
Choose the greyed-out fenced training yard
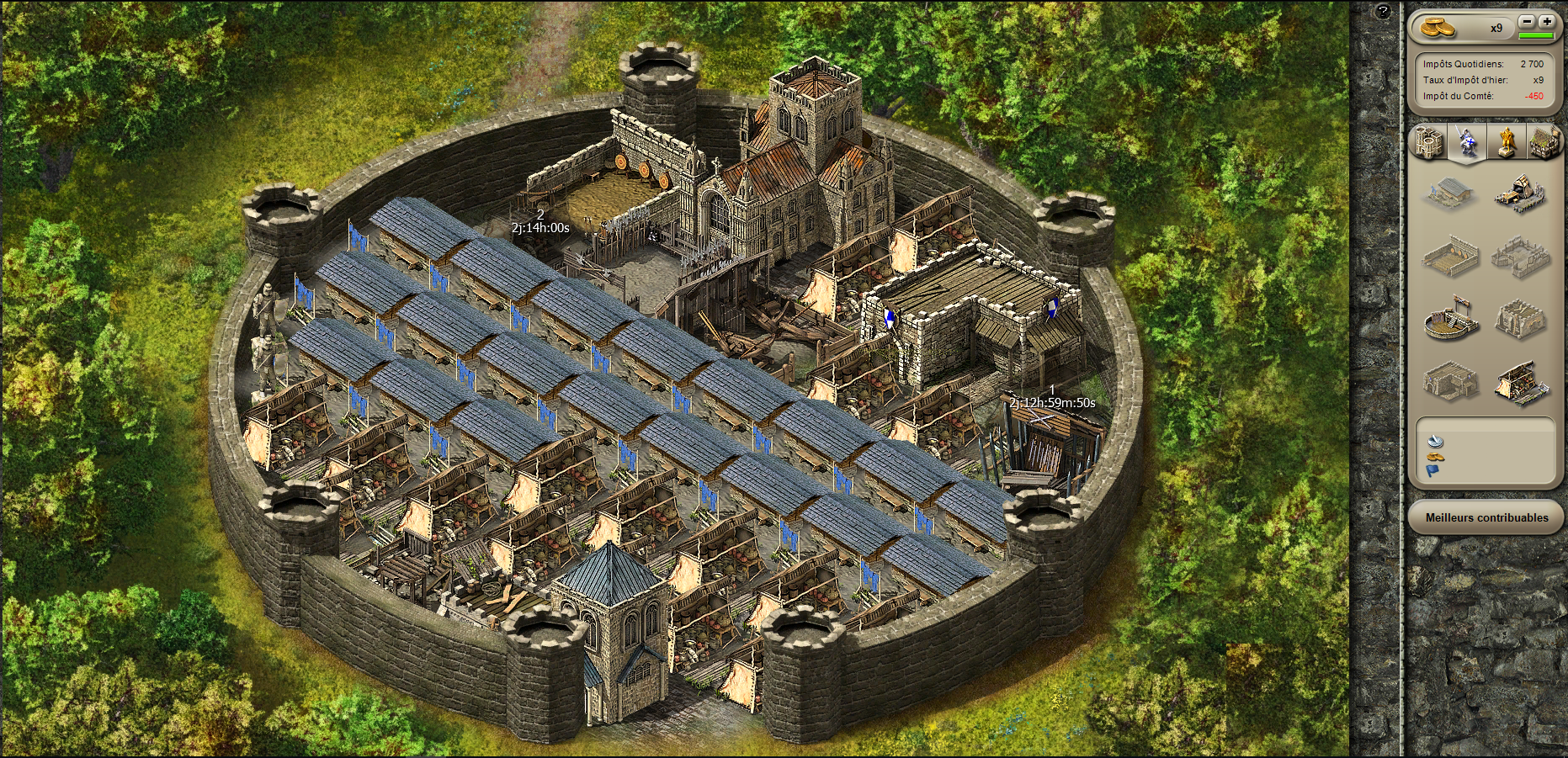pos(1522,257)
